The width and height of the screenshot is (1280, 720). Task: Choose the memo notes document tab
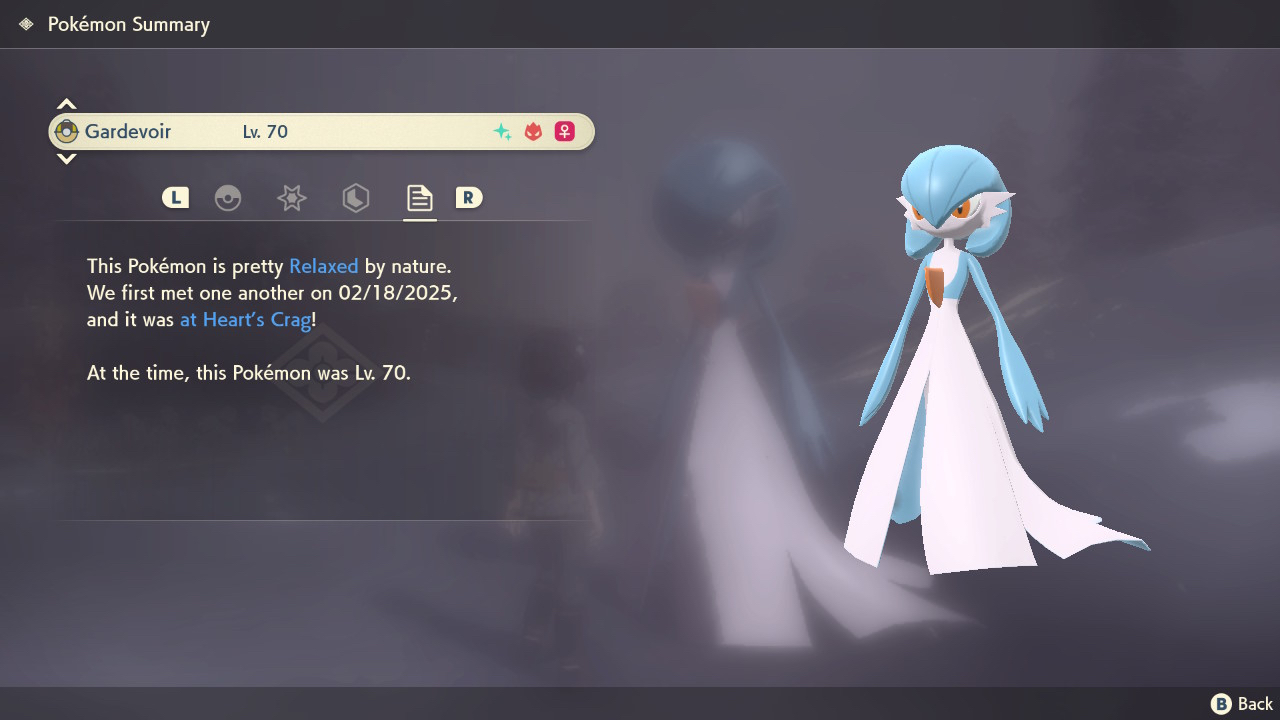419,198
